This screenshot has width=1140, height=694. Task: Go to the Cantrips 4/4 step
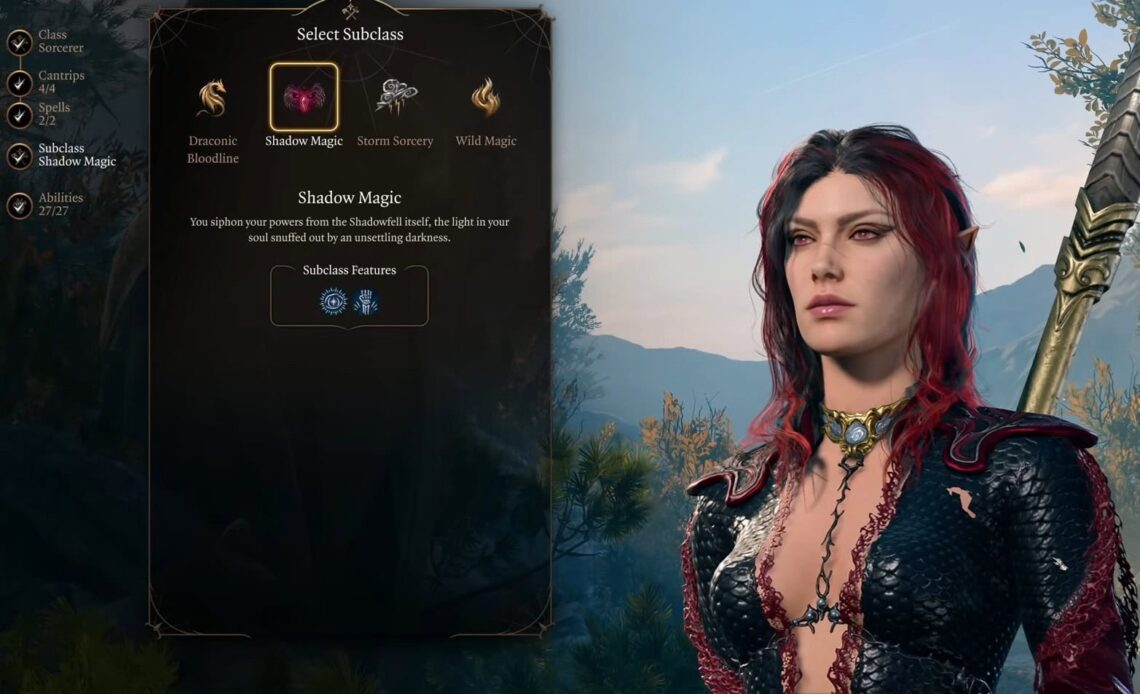[x=20, y=83]
